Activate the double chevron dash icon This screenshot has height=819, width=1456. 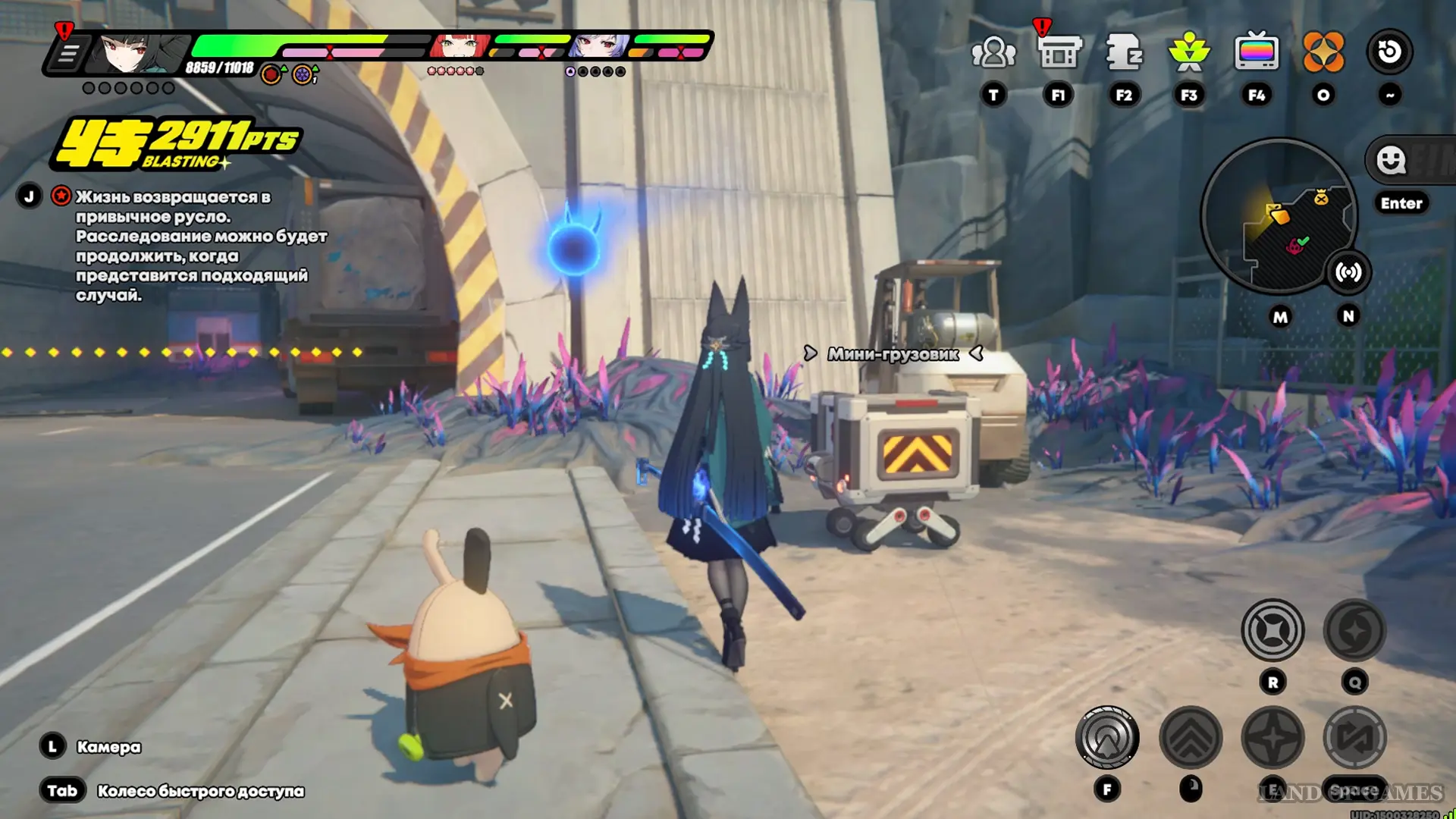point(1191,737)
